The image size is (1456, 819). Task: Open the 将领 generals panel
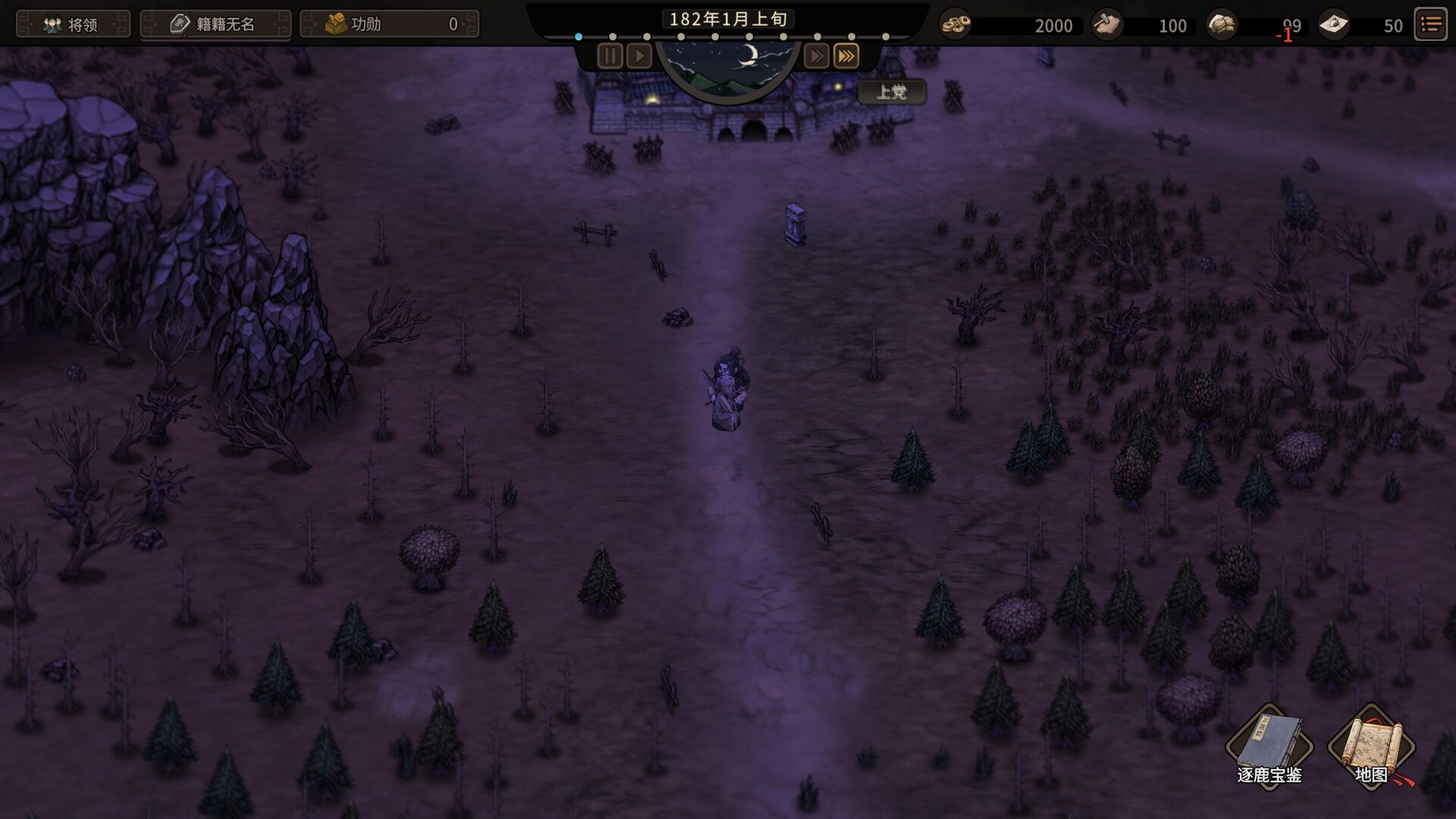pyautogui.click(x=73, y=24)
